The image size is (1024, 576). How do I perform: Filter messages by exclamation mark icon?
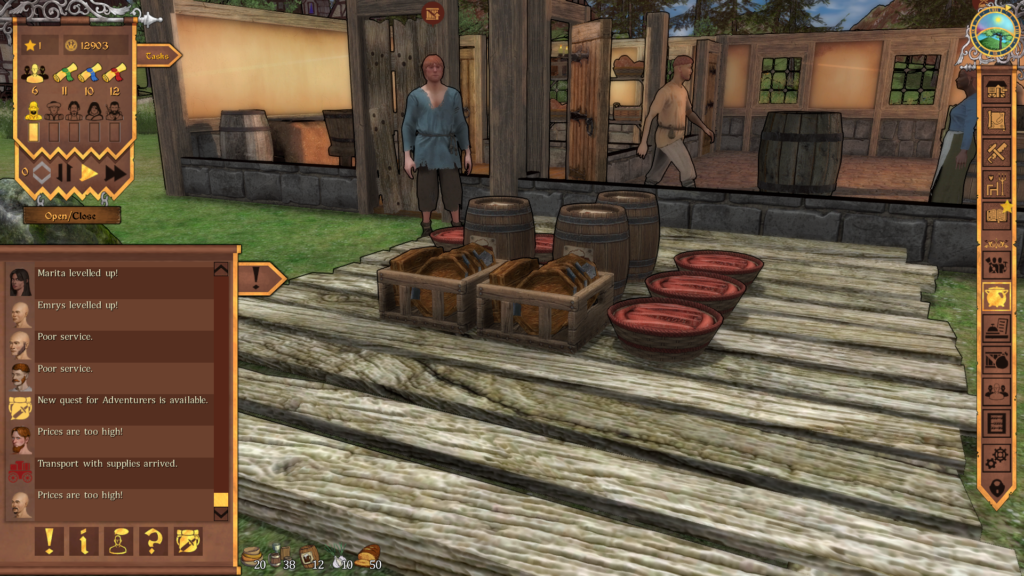[x=49, y=541]
